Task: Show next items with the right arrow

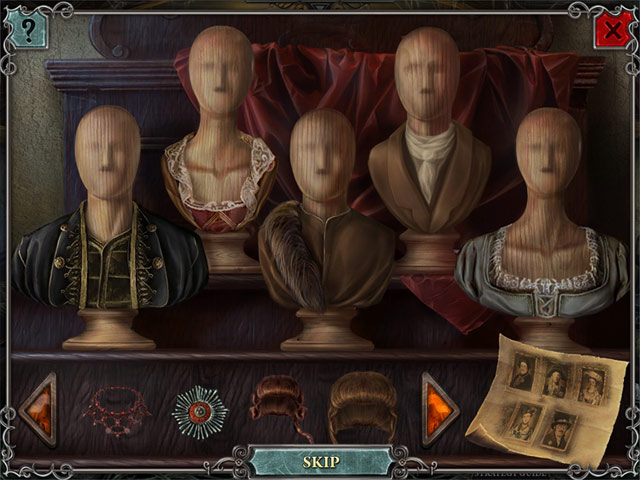Action: 439,407
